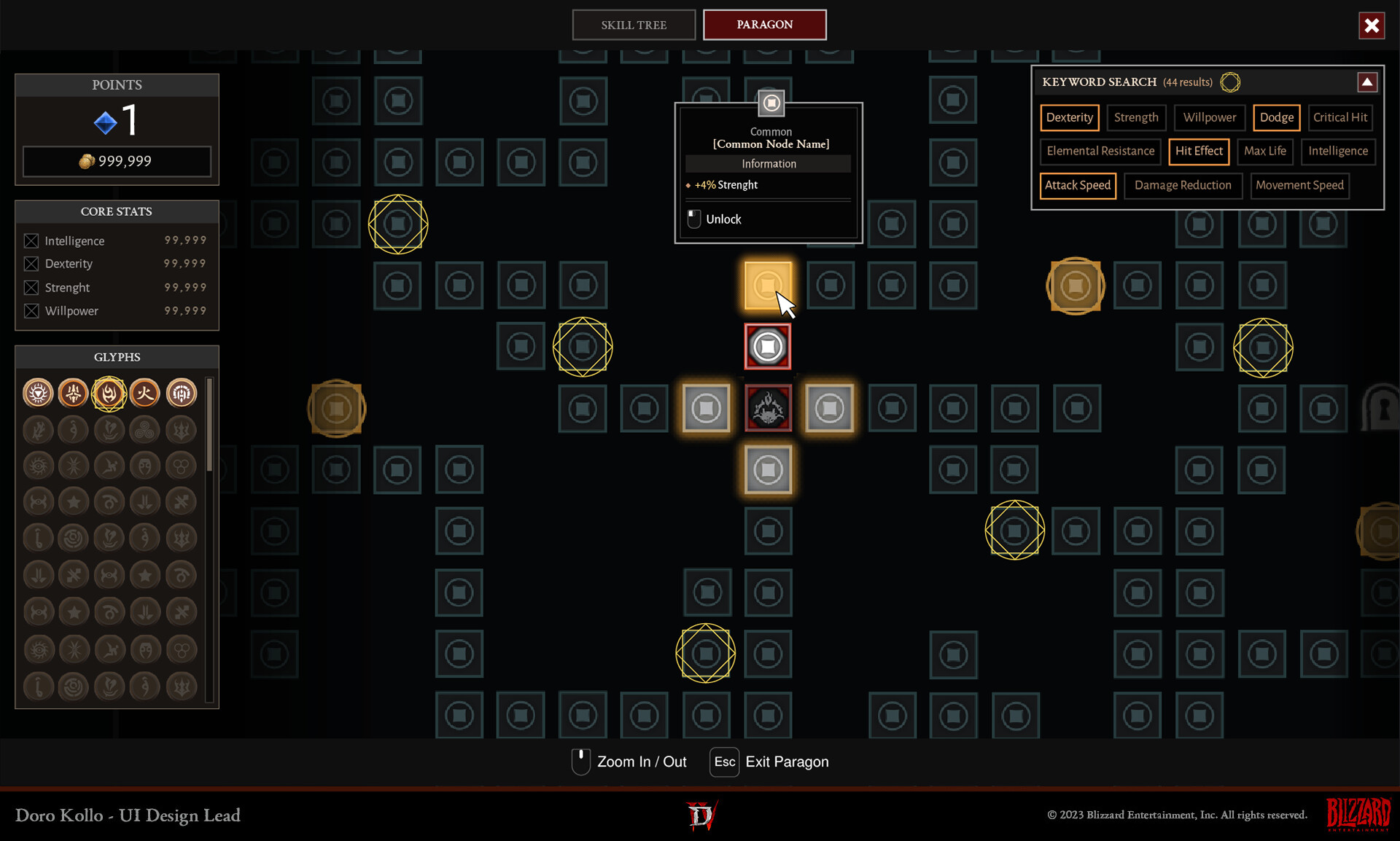
Task: Click the central red-bordered starting node
Action: pyautogui.click(x=768, y=408)
